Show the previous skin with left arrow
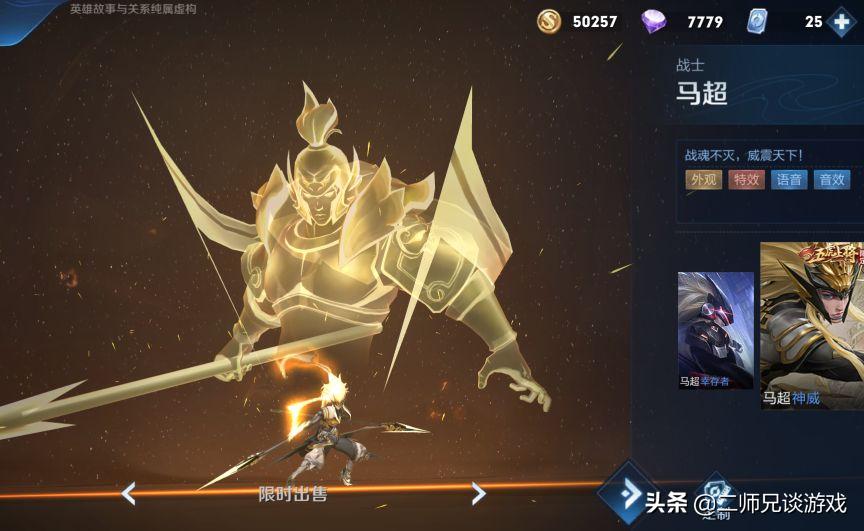 click(128, 493)
